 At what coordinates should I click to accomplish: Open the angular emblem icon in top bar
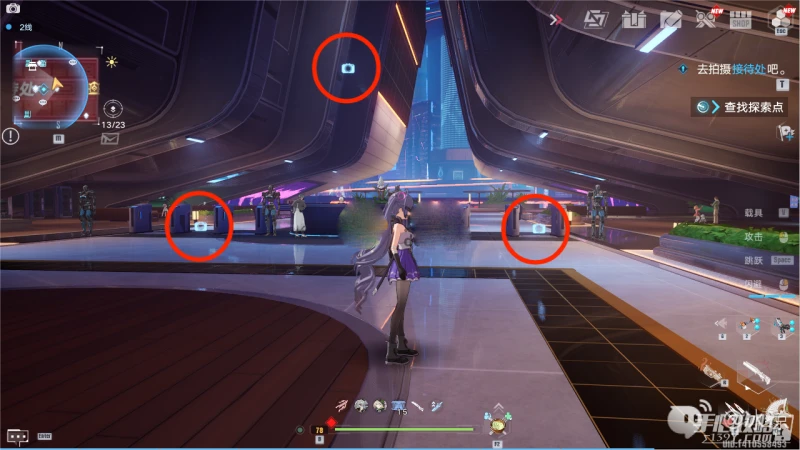tap(595, 19)
